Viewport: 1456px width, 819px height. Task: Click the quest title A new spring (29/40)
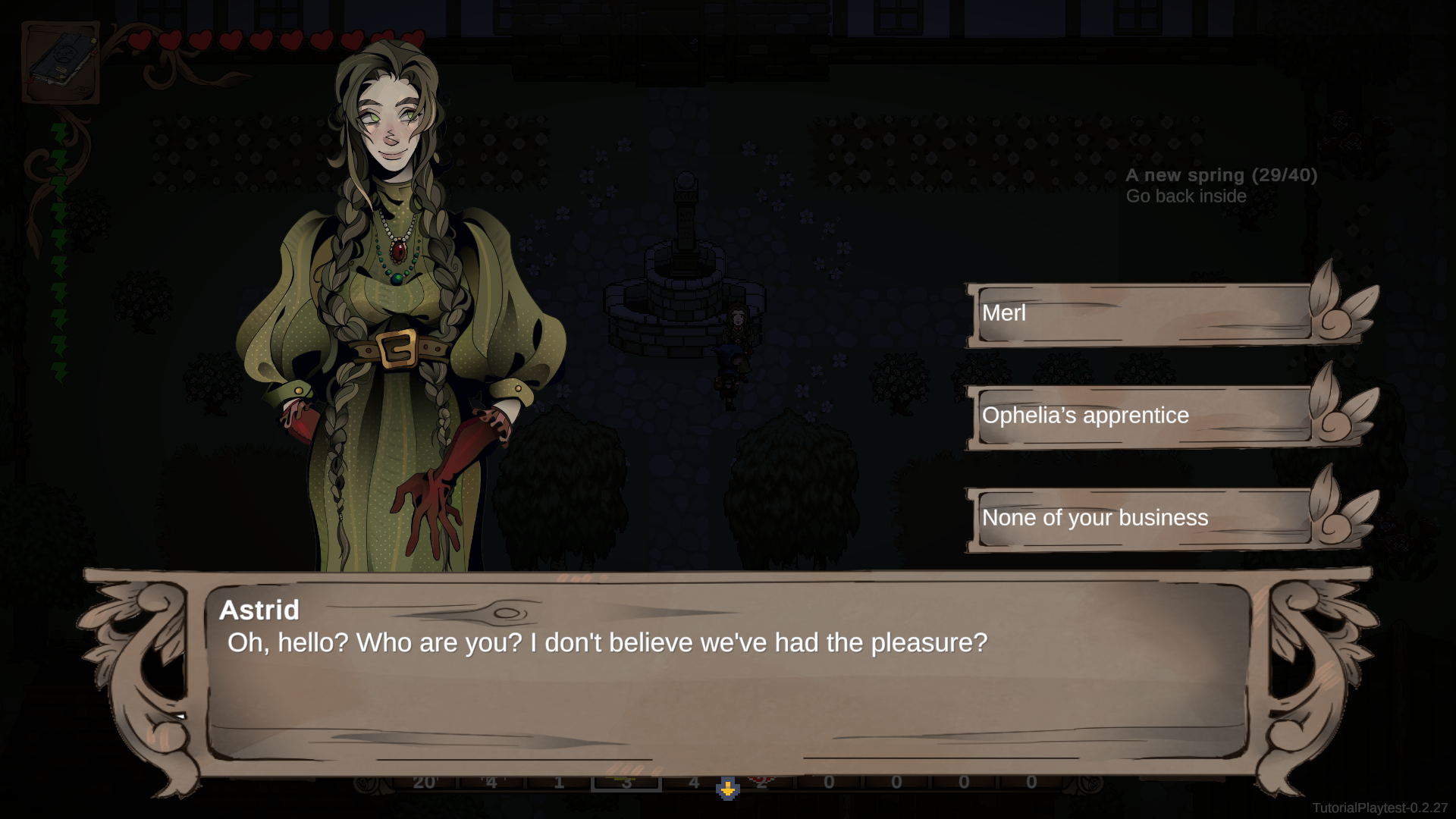1221,174
